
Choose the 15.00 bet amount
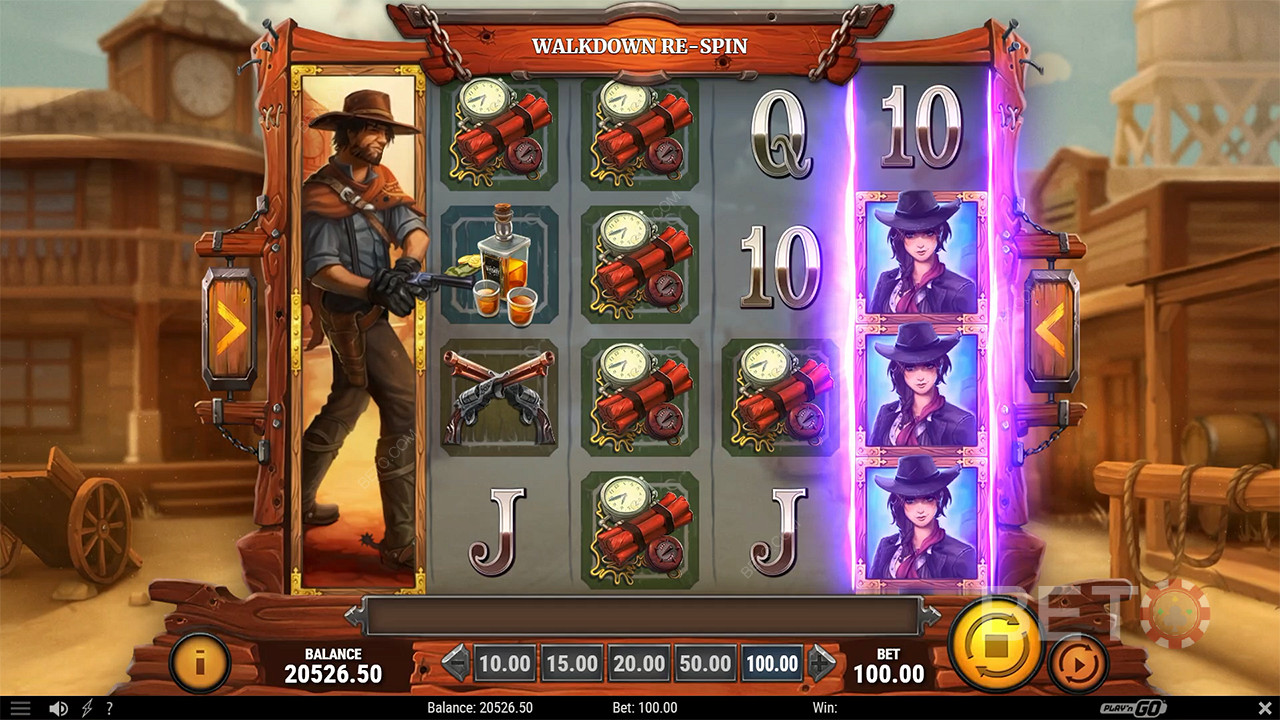(x=571, y=663)
